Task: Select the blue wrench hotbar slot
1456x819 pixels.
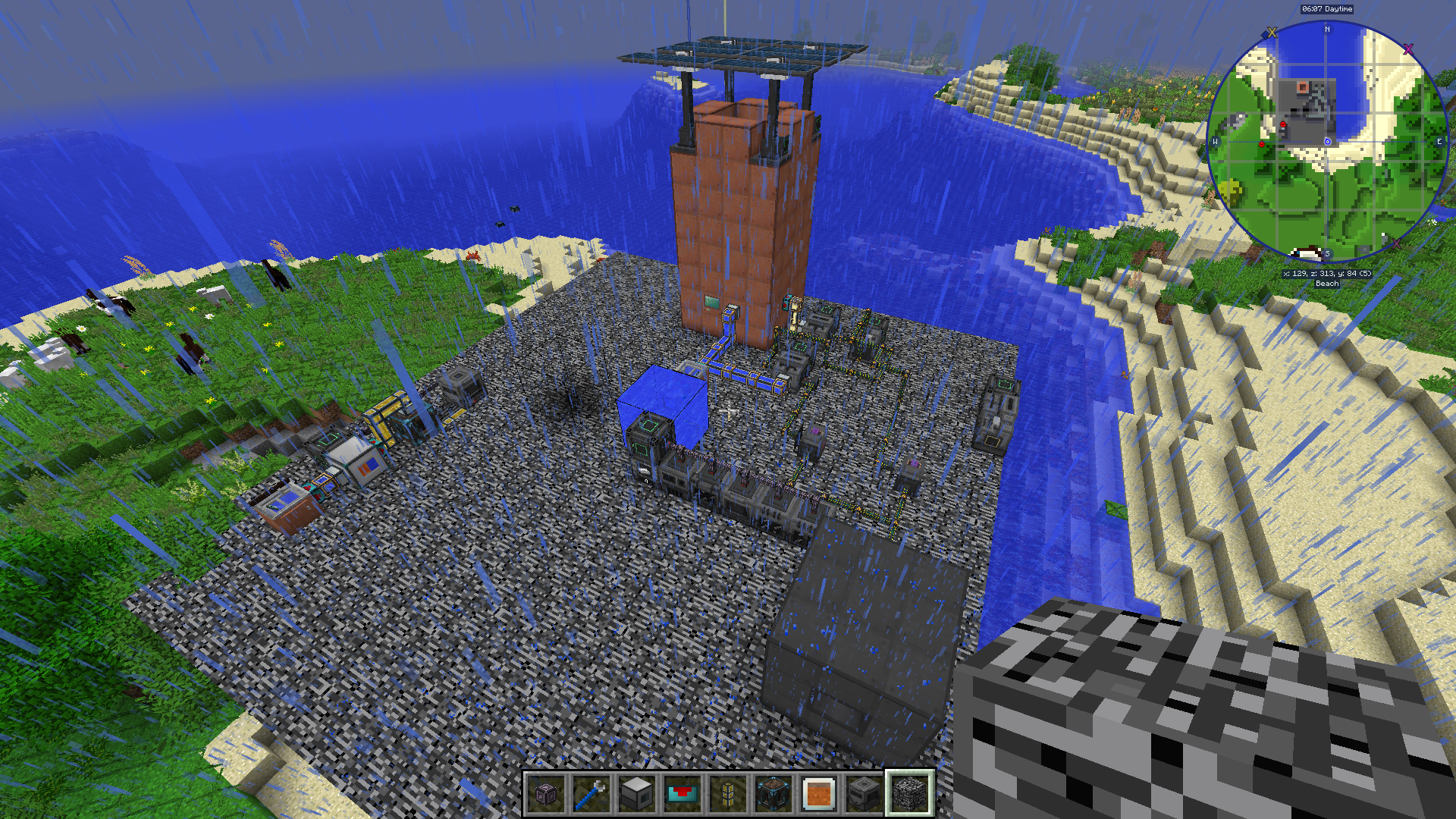Action: (x=591, y=794)
